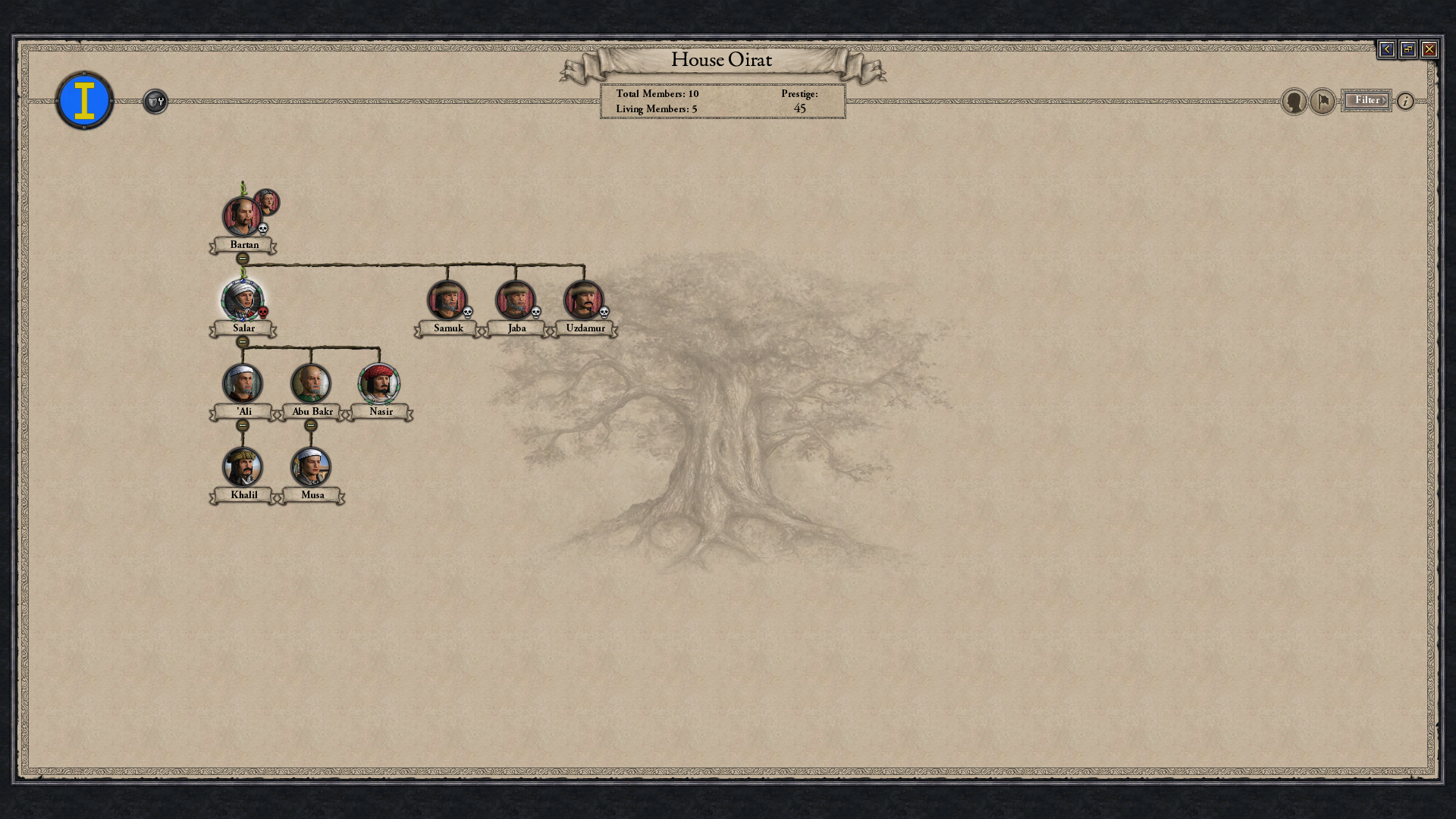
Task: Click the blue House Oirat coat of arms
Action: click(x=84, y=99)
